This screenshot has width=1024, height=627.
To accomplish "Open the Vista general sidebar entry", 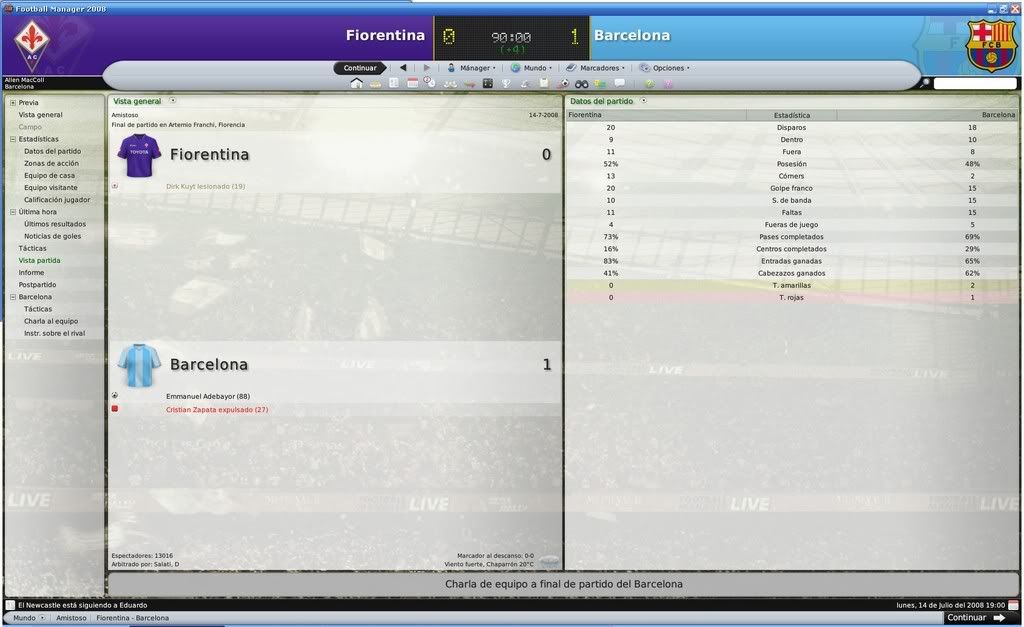I will [x=40, y=115].
